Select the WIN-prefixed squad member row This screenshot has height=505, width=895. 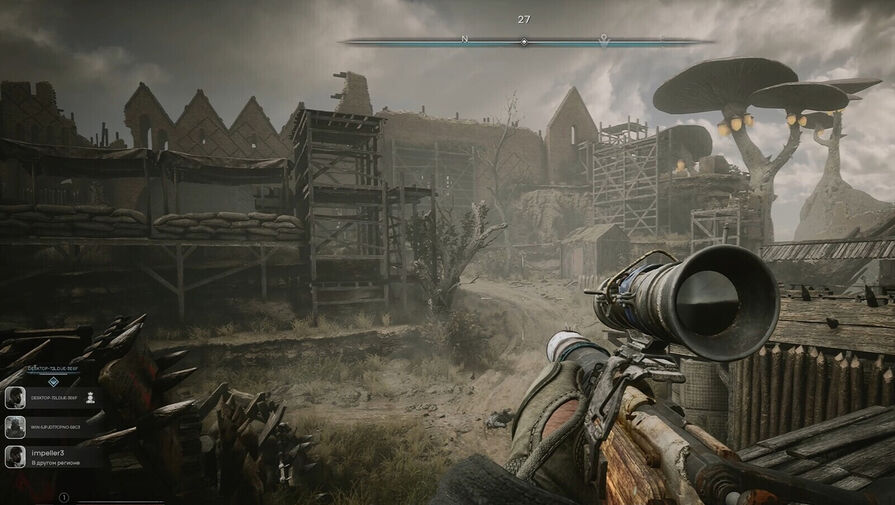click(x=52, y=427)
